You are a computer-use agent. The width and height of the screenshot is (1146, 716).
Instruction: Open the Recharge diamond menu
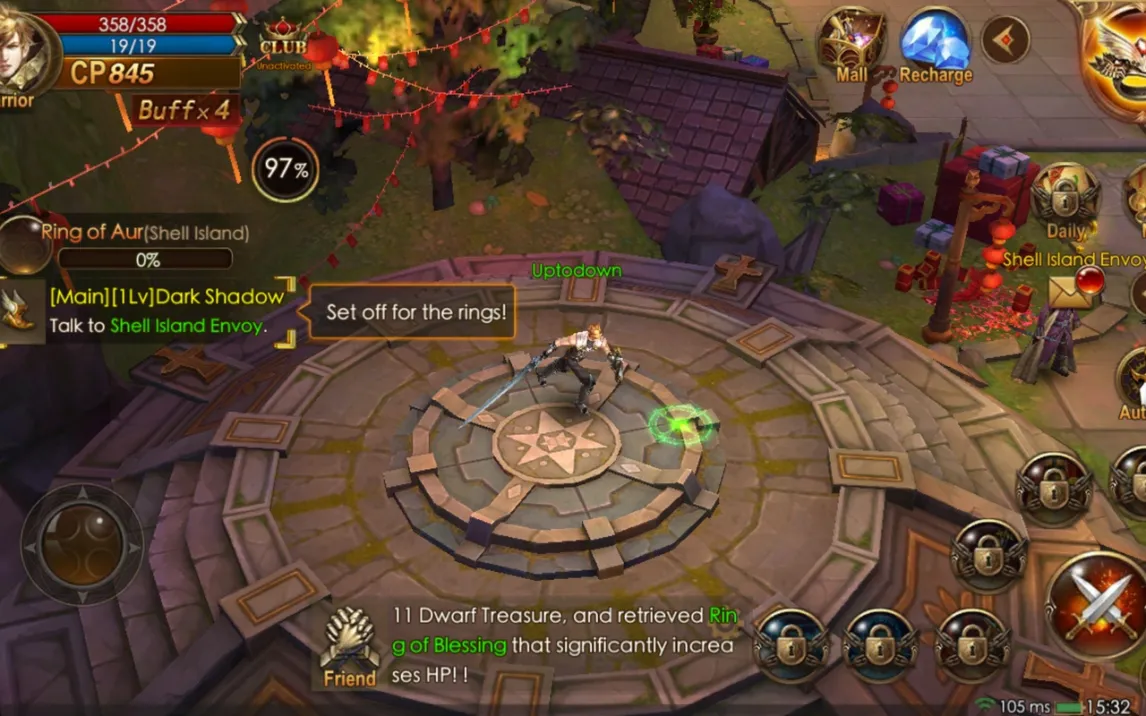935,44
